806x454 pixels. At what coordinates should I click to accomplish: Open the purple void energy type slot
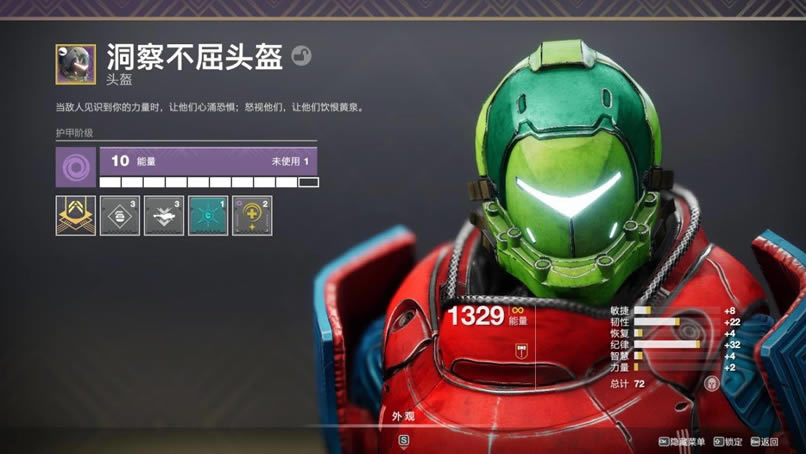(76, 167)
